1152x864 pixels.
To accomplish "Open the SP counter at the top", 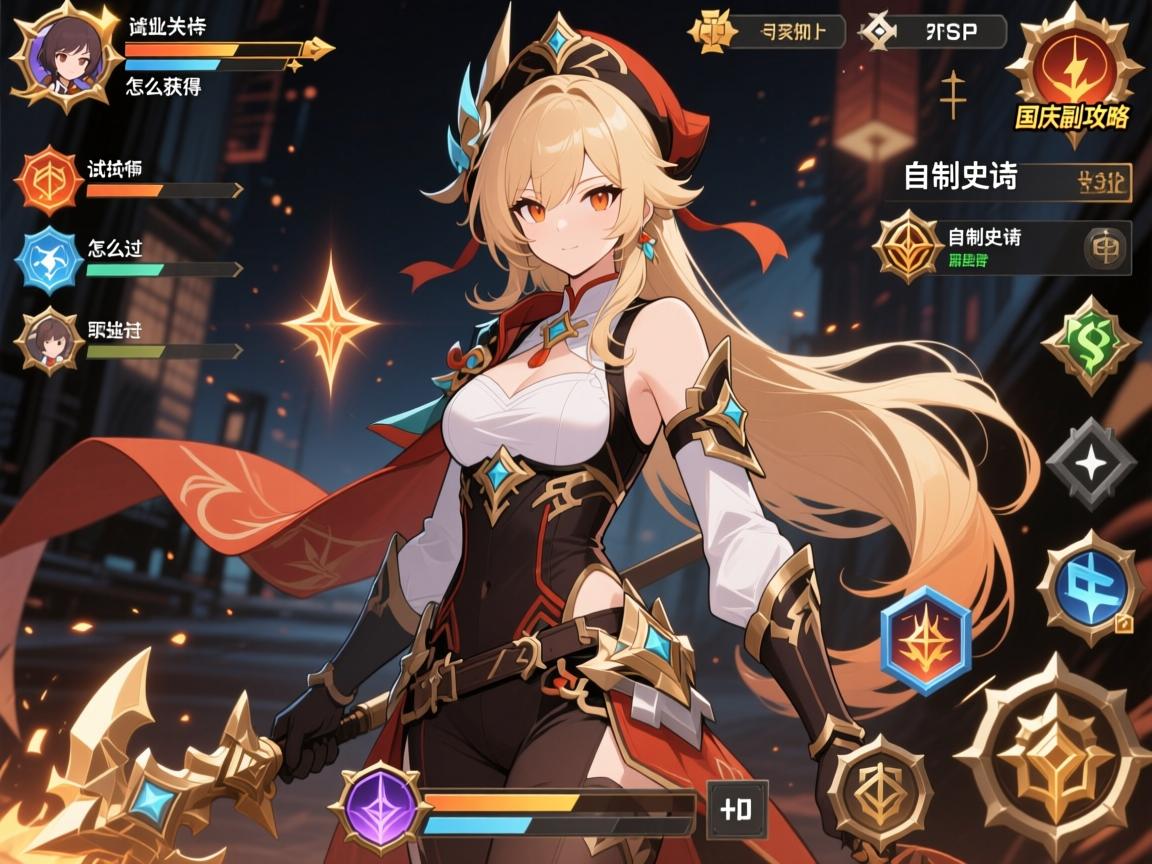I will pos(933,32).
